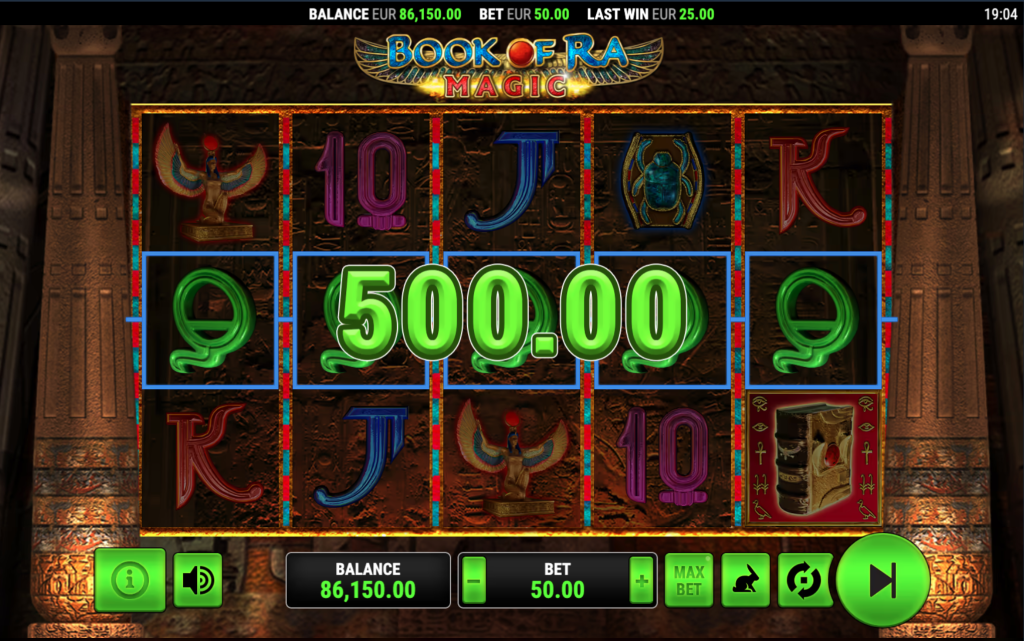
Task: Toggle the sound speaker button
Action: click(198, 580)
